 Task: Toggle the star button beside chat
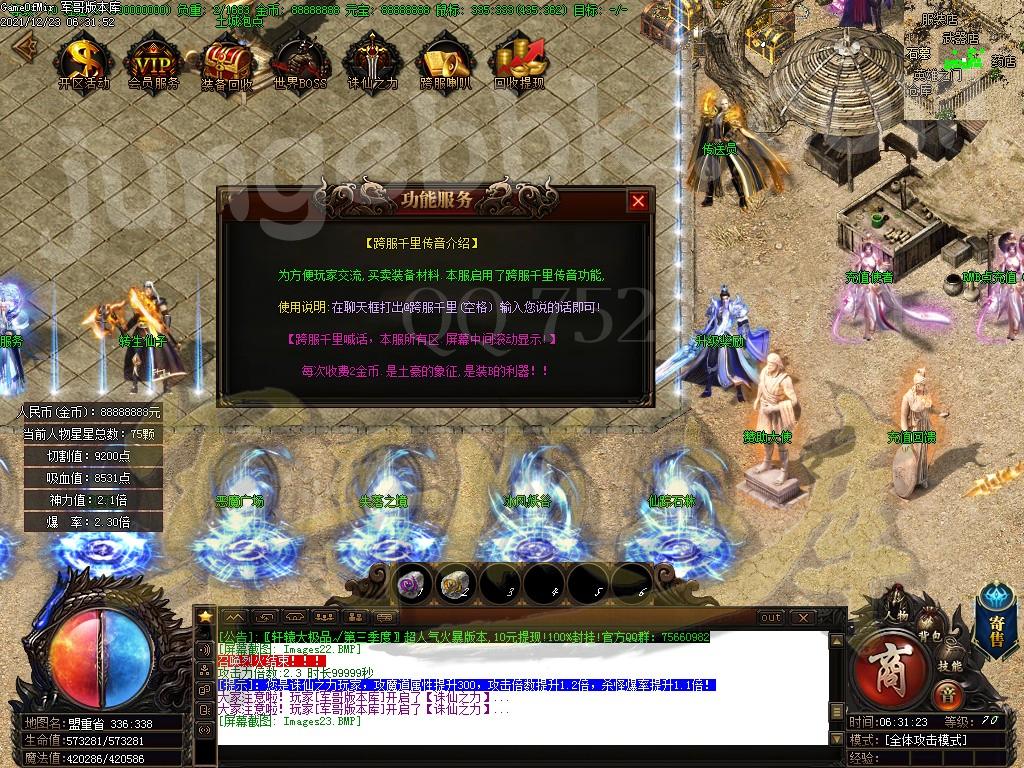coord(205,616)
